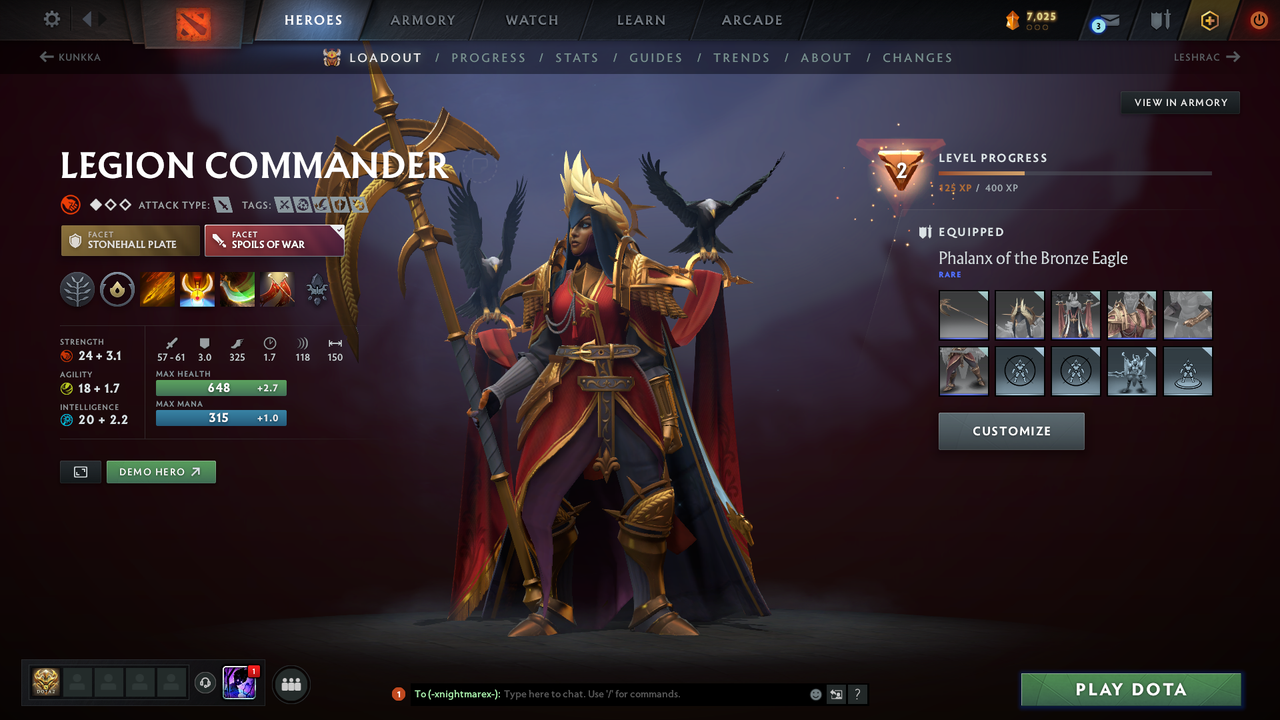Toggle open party with friends icon
The height and width of the screenshot is (720, 1280).
click(290, 684)
